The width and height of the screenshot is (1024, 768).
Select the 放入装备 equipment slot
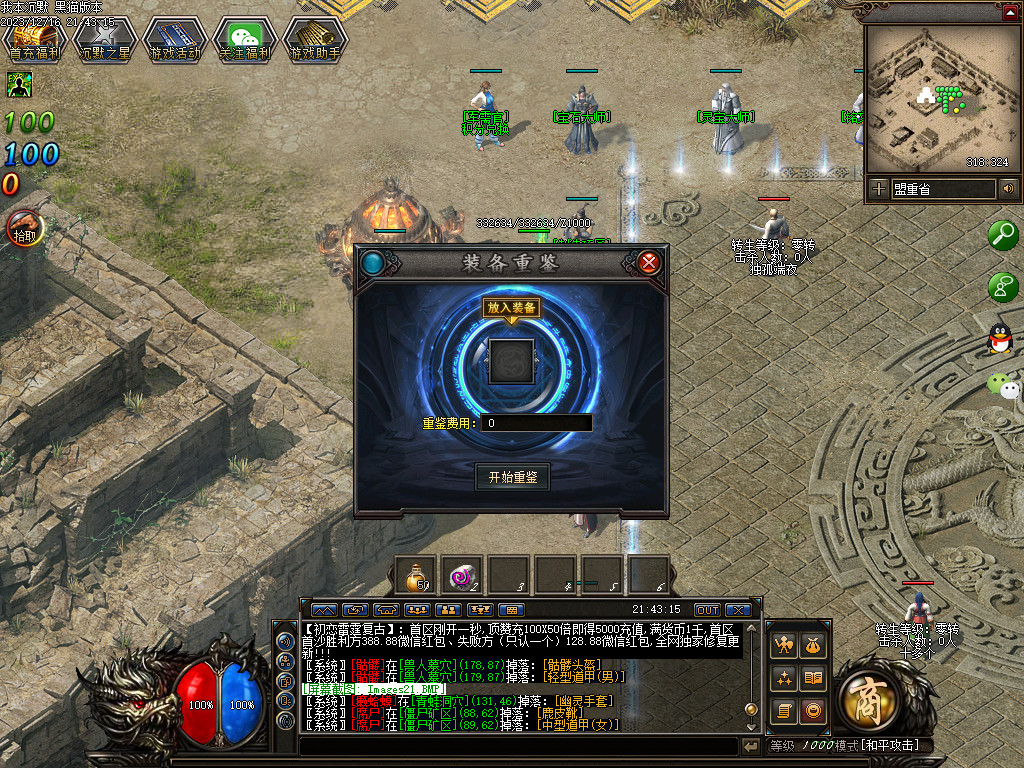pyautogui.click(x=511, y=360)
